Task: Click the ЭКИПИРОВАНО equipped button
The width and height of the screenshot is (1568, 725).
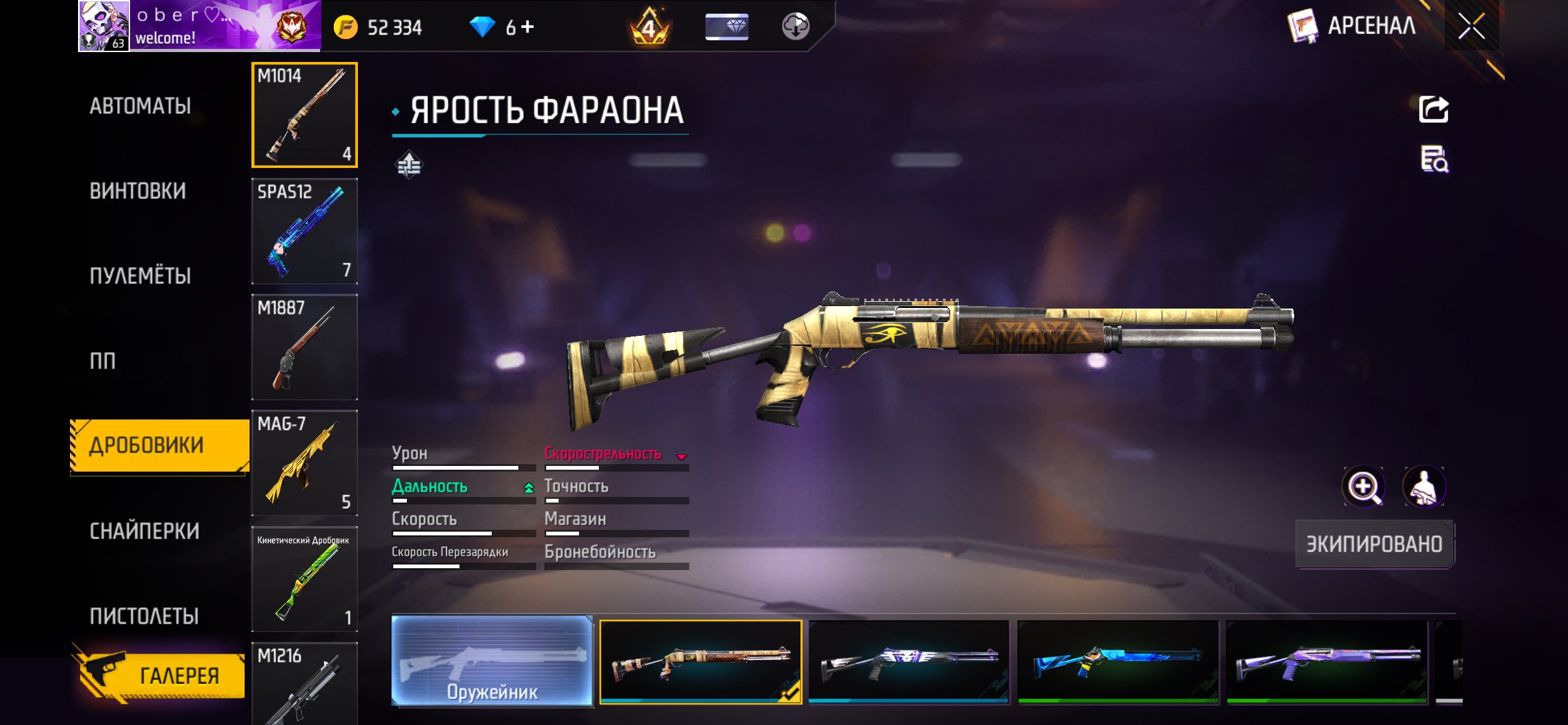Action: (1374, 544)
